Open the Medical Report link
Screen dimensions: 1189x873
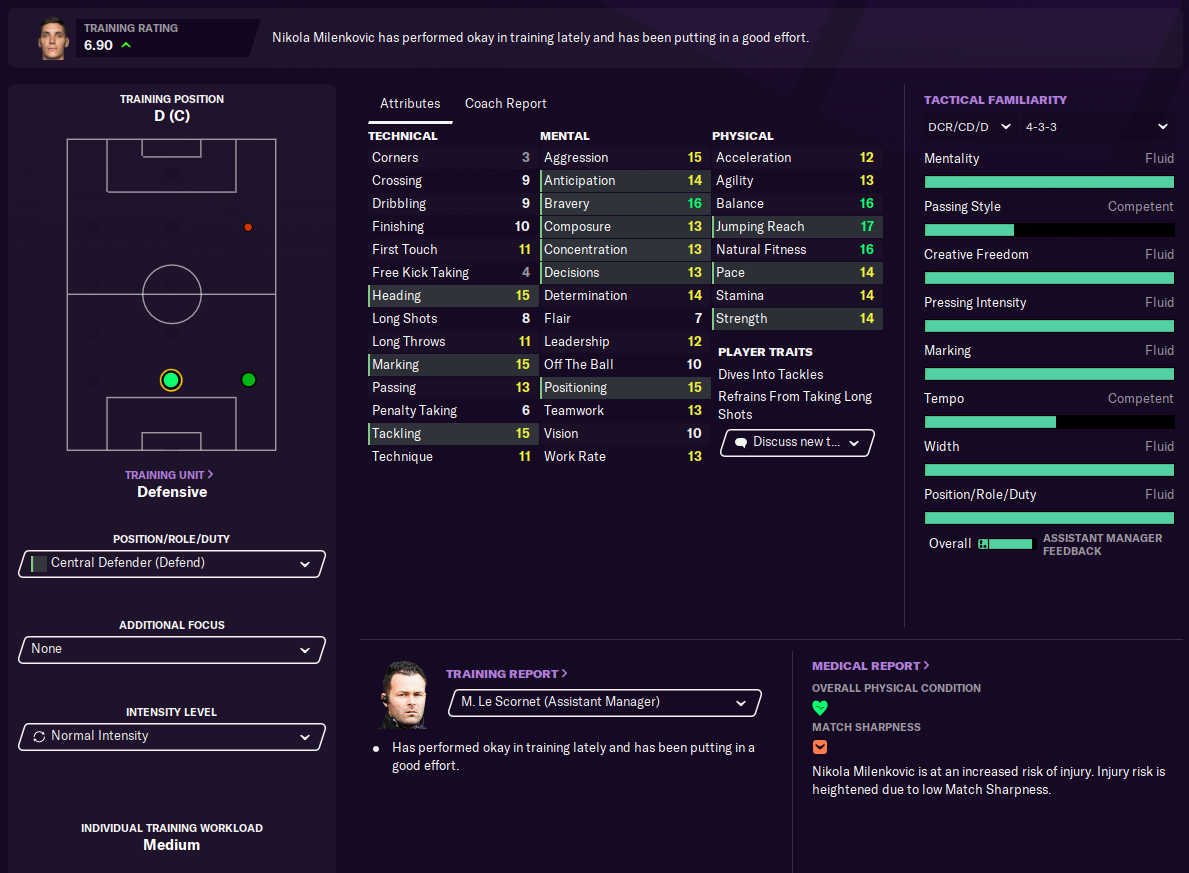[870, 666]
